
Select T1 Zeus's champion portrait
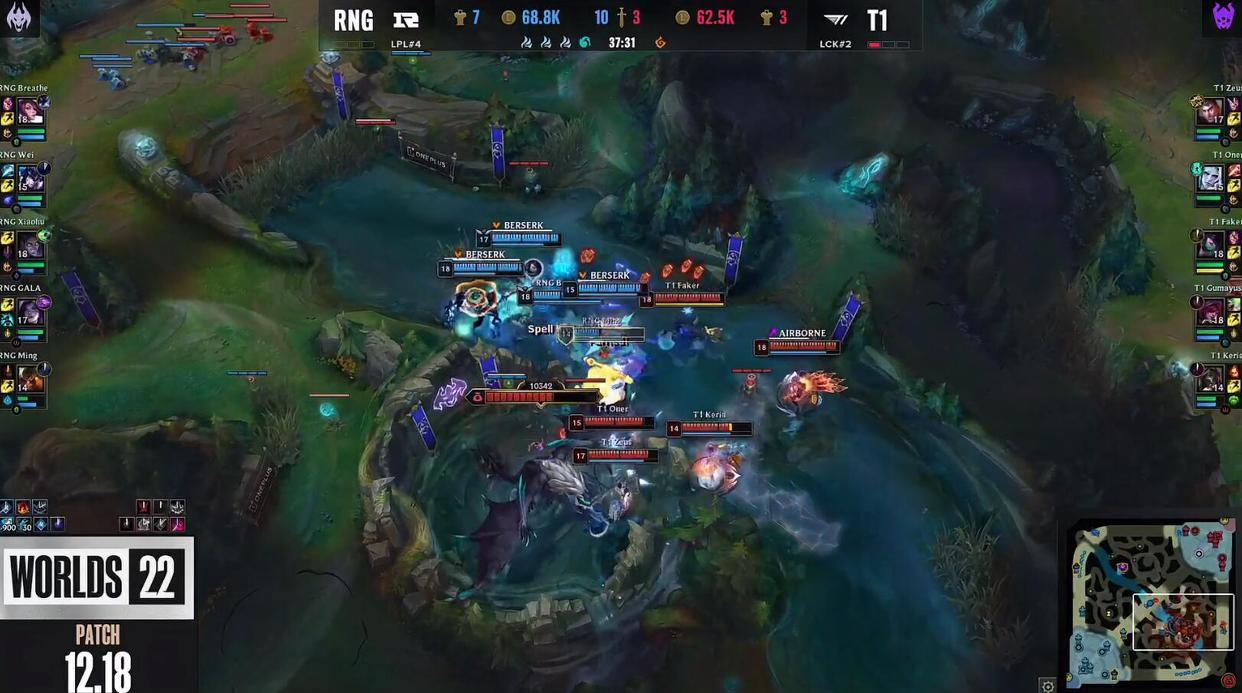(x=1211, y=111)
